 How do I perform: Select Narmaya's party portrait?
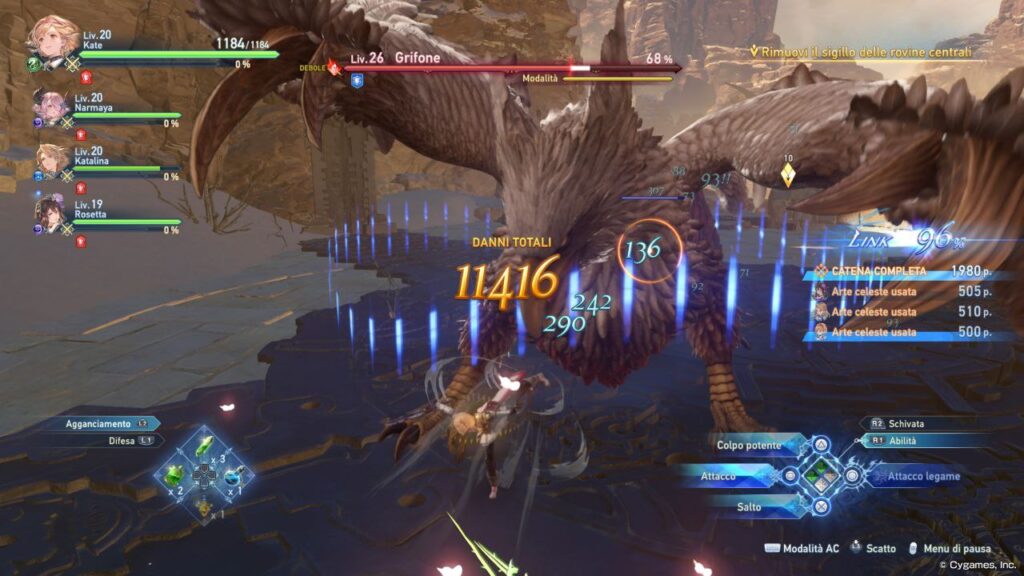(50, 106)
